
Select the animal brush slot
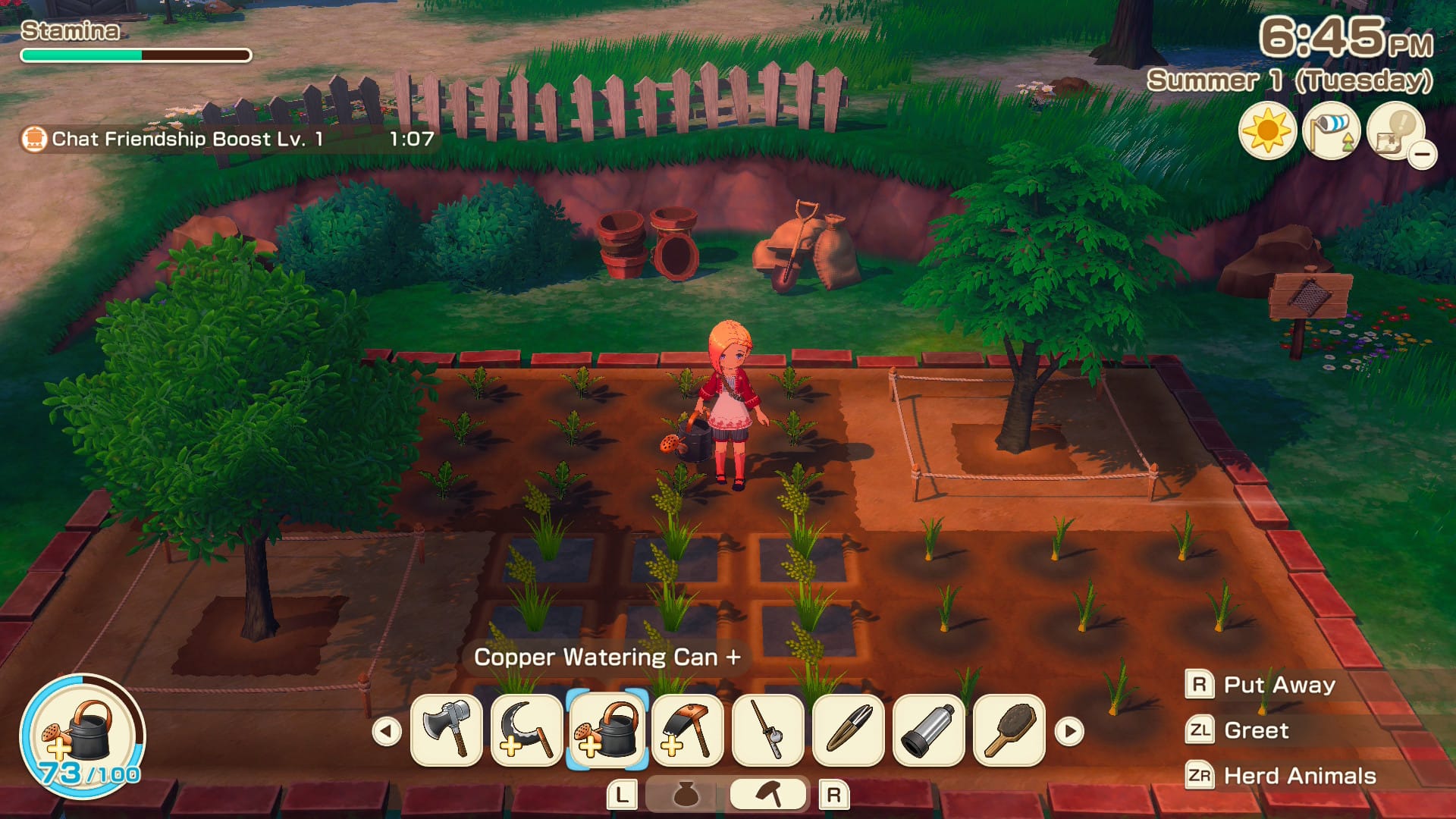(1009, 730)
